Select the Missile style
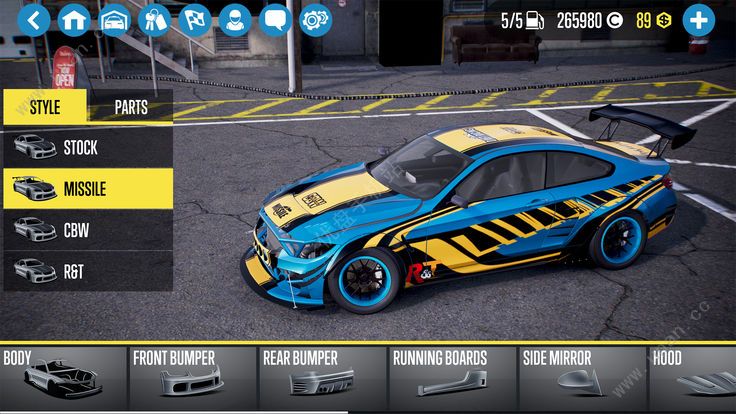 87,188
